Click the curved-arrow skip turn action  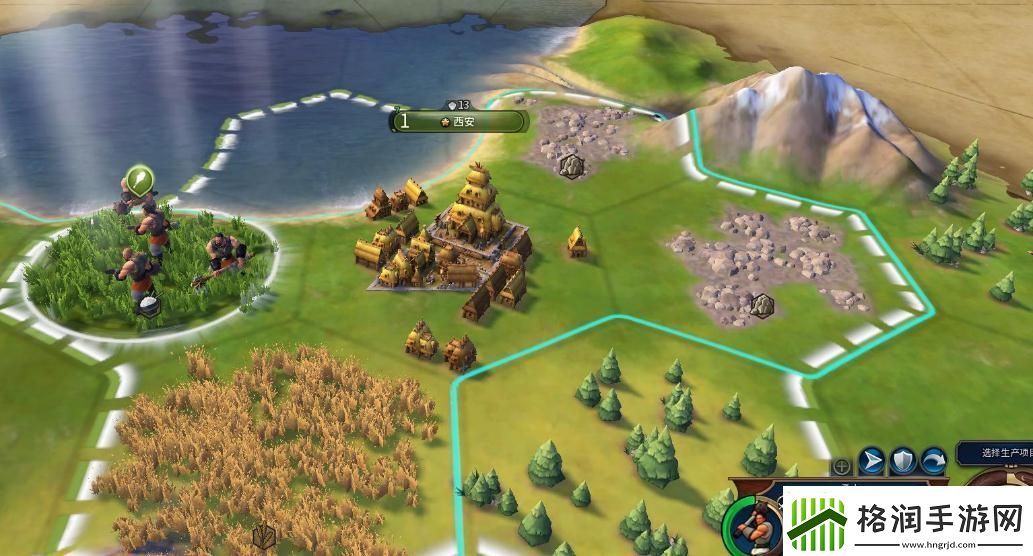(934, 461)
